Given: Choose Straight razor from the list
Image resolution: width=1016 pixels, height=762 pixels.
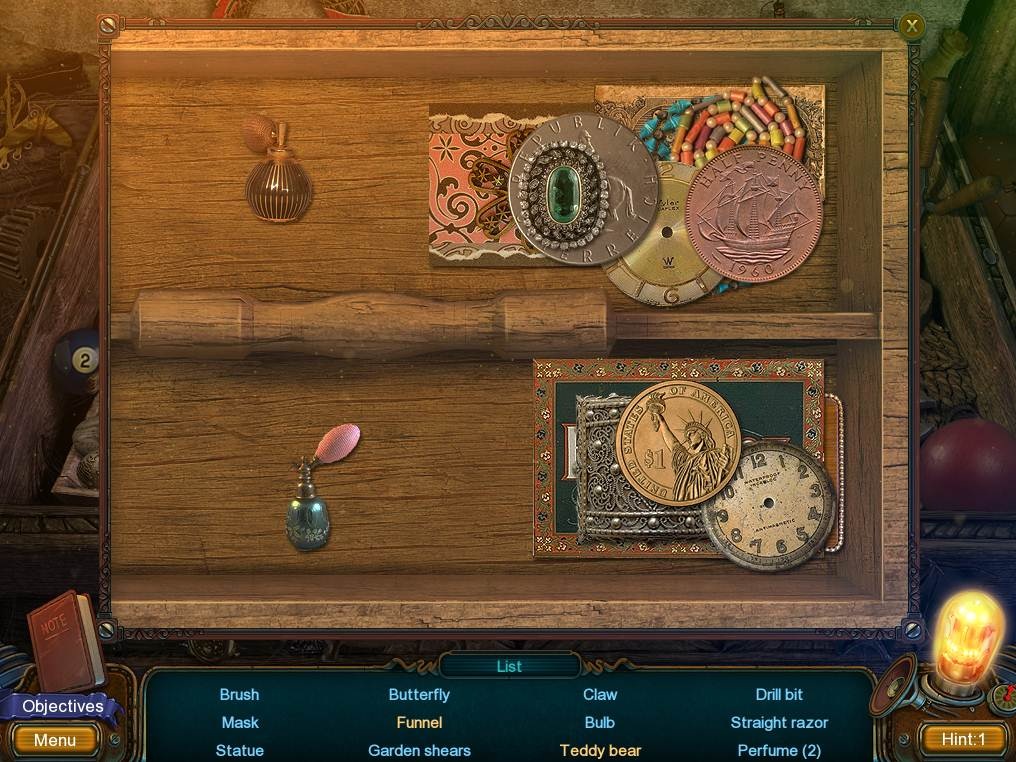Looking at the screenshot, I should click(779, 722).
